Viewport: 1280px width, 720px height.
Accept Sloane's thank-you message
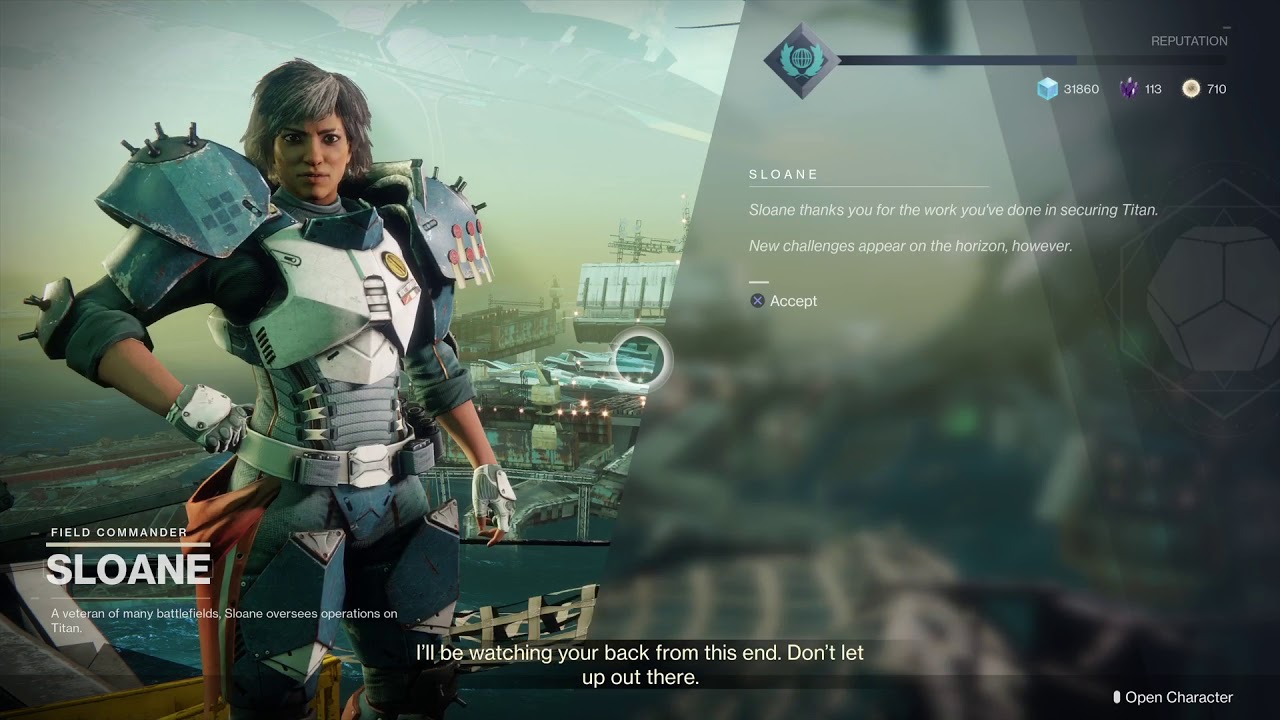(784, 301)
